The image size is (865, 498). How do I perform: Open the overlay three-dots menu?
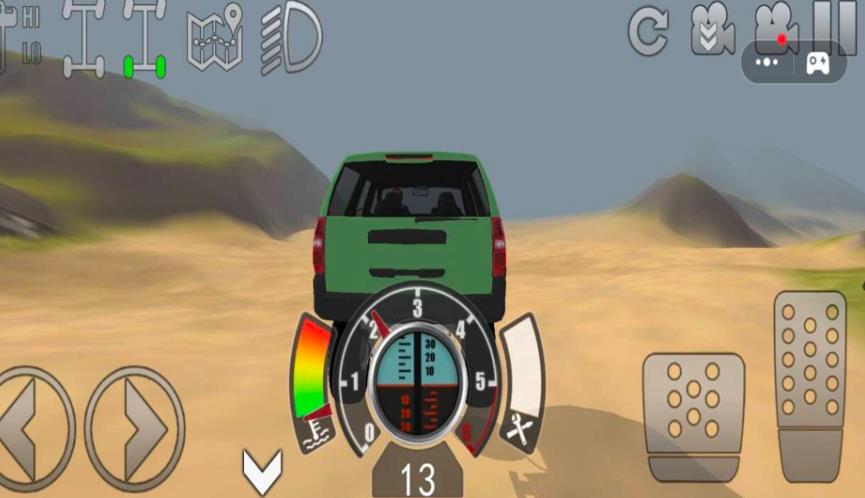coord(767,62)
